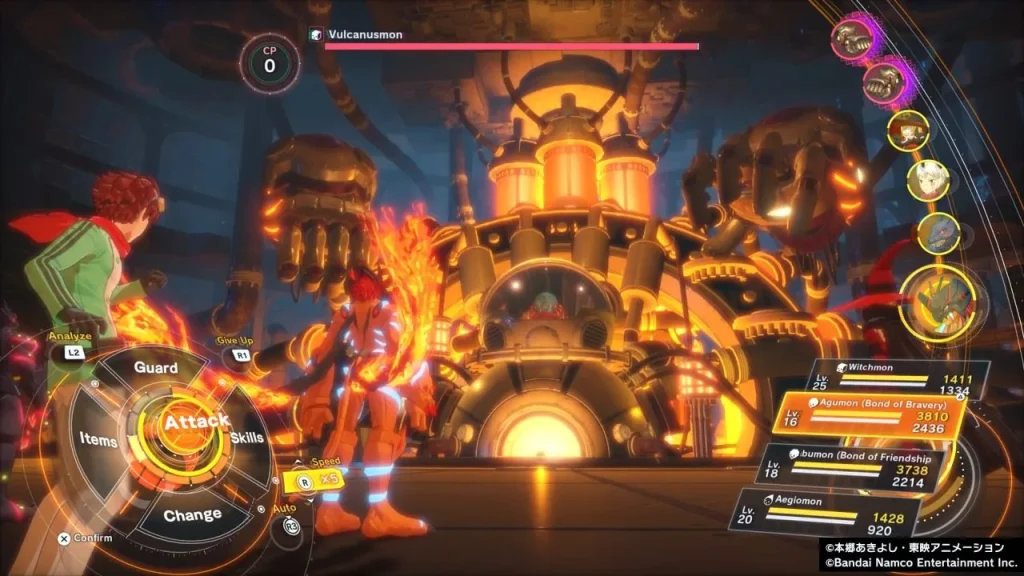Select the Change command
The image size is (1024, 576).
[192, 515]
